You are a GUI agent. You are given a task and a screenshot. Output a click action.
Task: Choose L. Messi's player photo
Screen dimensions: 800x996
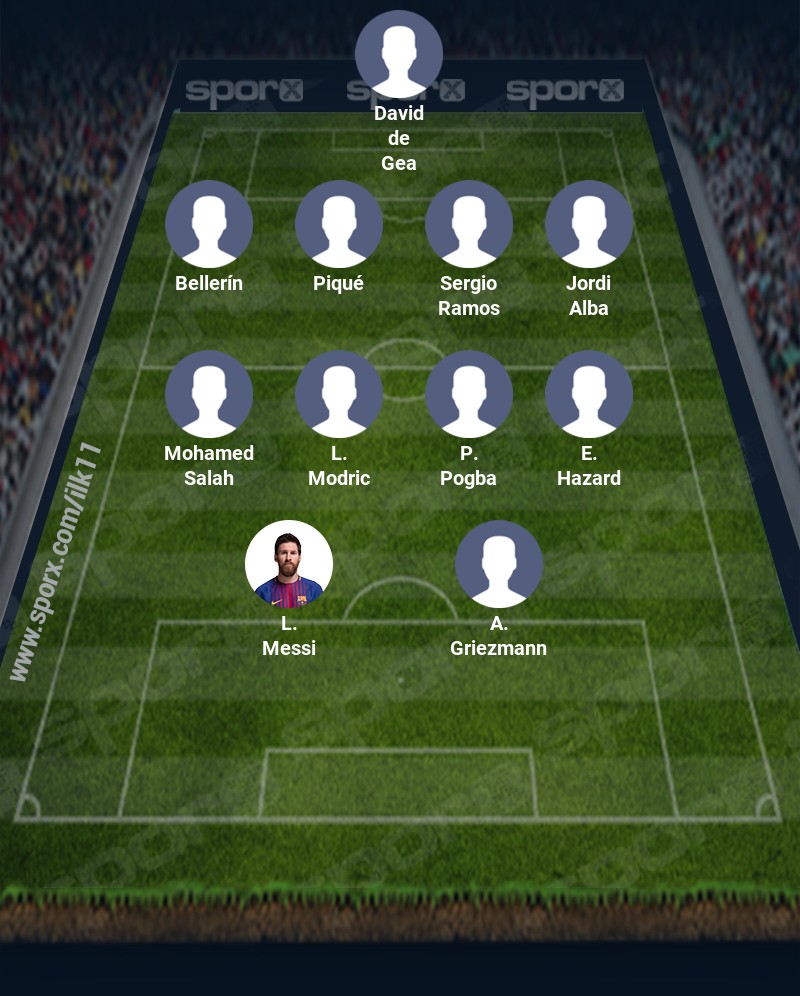[289, 564]
